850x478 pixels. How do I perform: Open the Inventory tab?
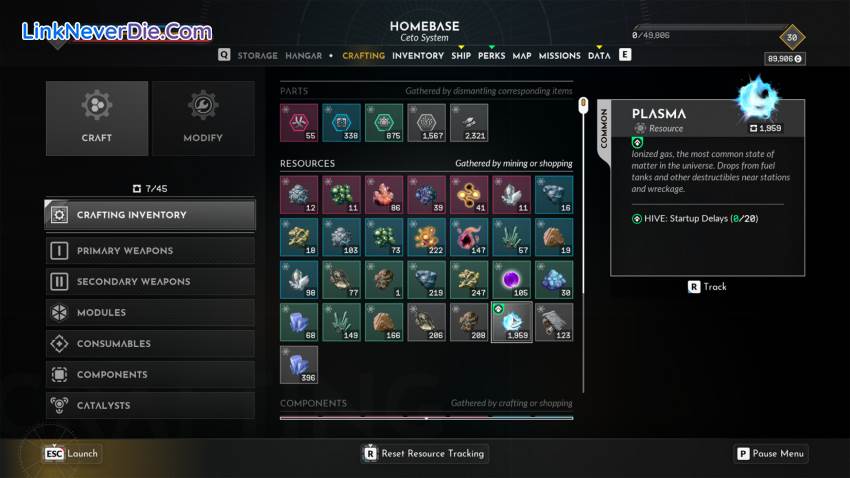tap(418, 56)
